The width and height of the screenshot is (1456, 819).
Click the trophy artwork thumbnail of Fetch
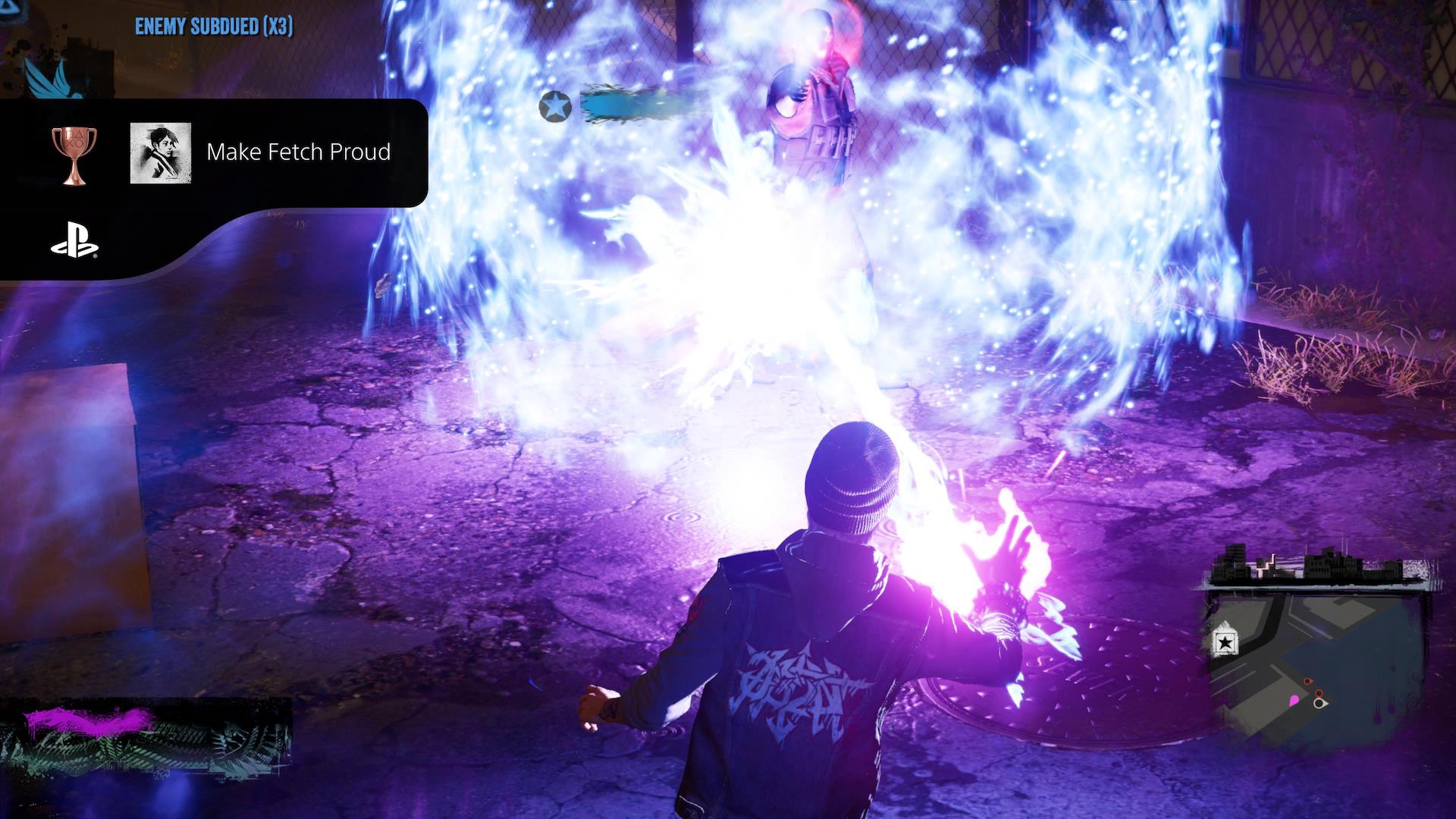tap(162, 152)
